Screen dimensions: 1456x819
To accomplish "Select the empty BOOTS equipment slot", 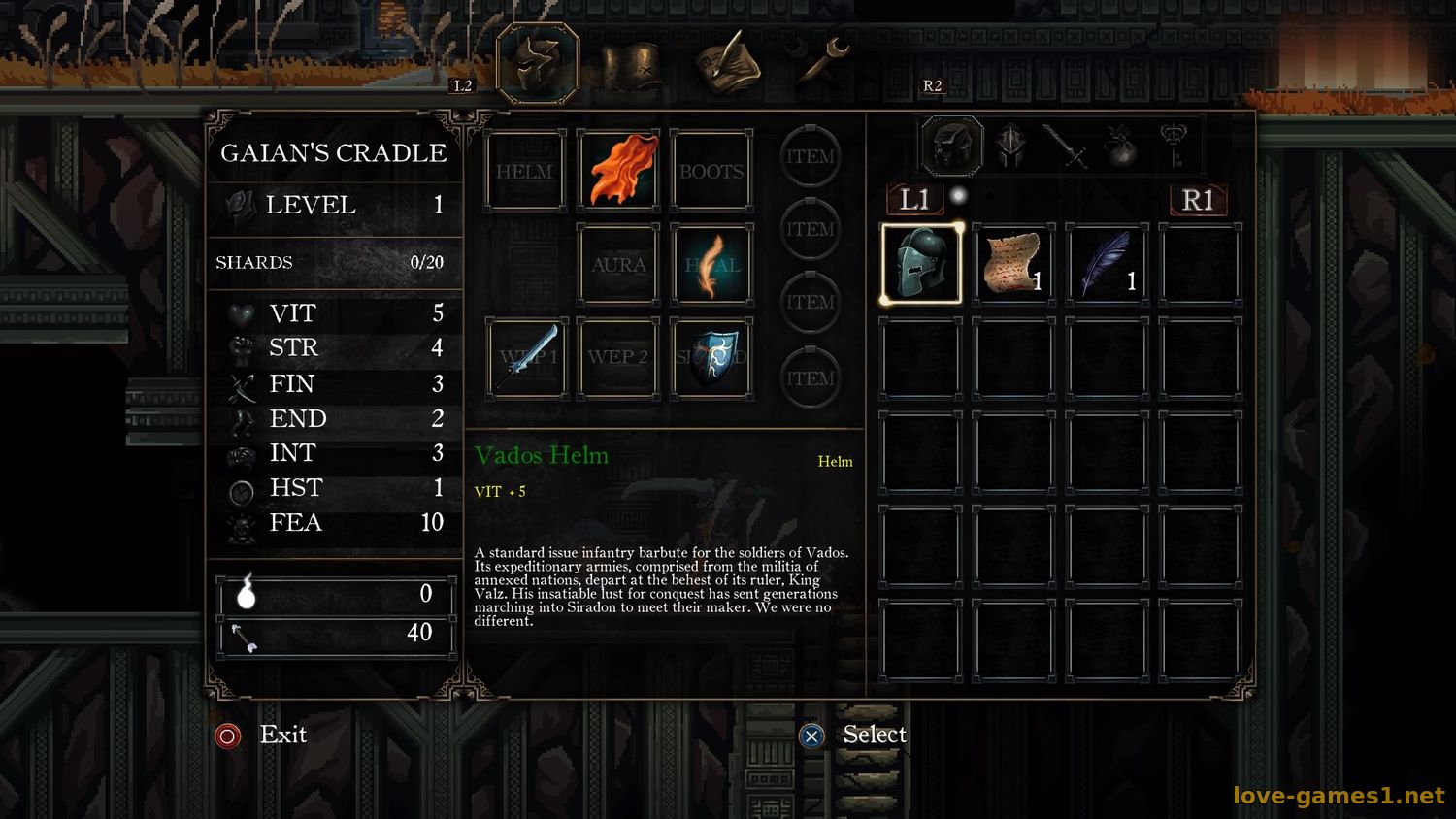I will point(711,172).
